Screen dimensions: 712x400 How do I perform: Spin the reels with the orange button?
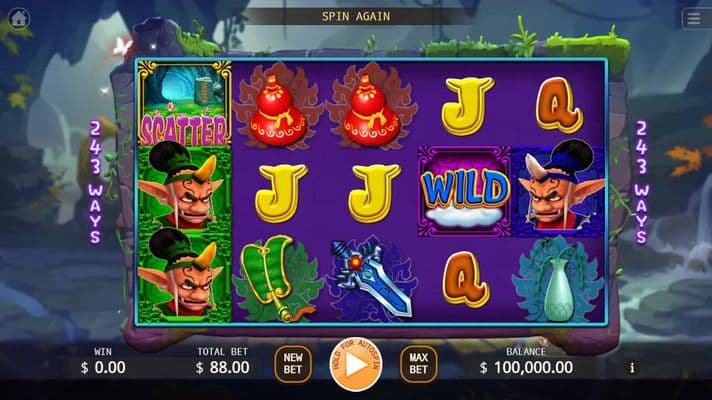click(x=356, y=364)
